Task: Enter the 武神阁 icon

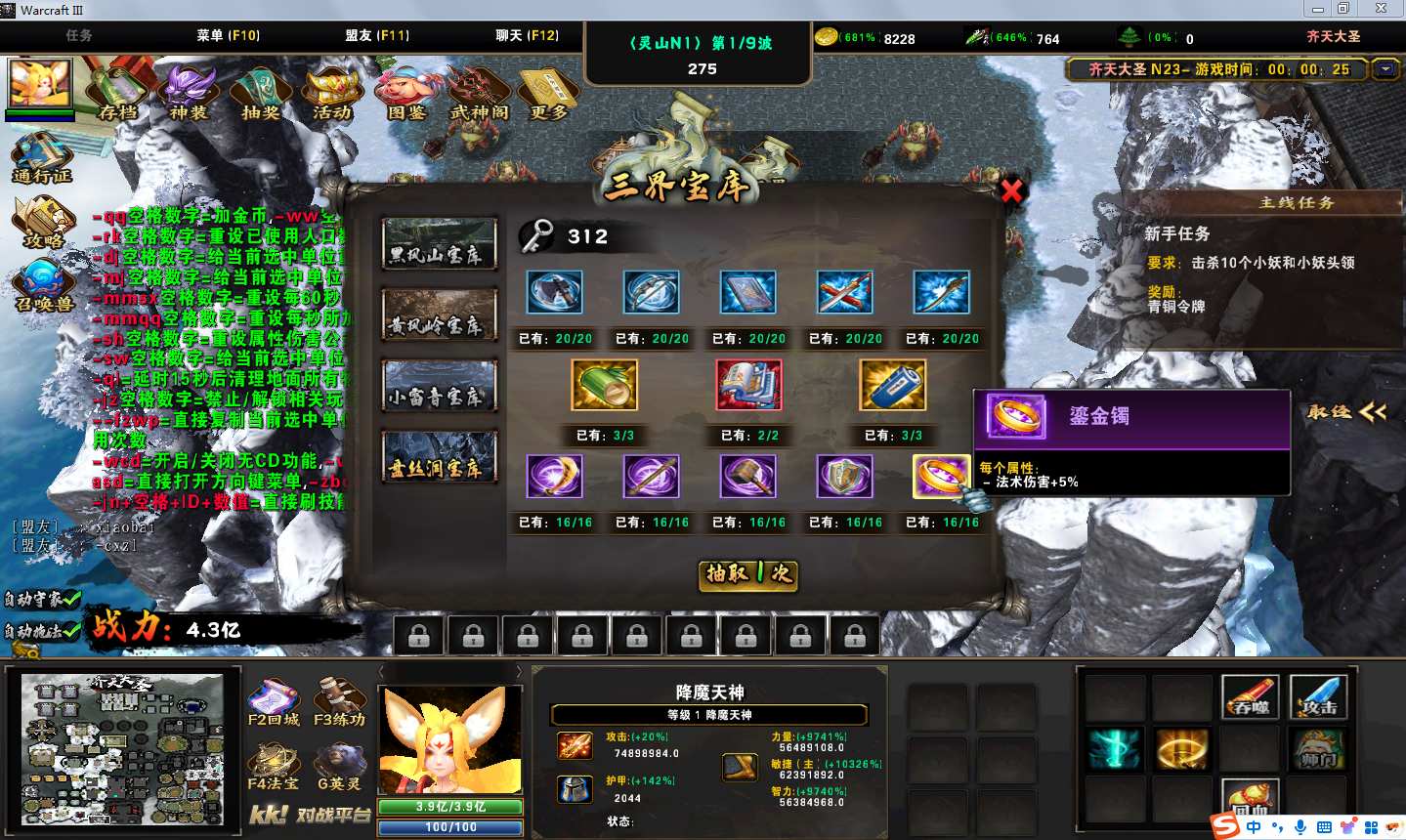Action: pos(478,93)
